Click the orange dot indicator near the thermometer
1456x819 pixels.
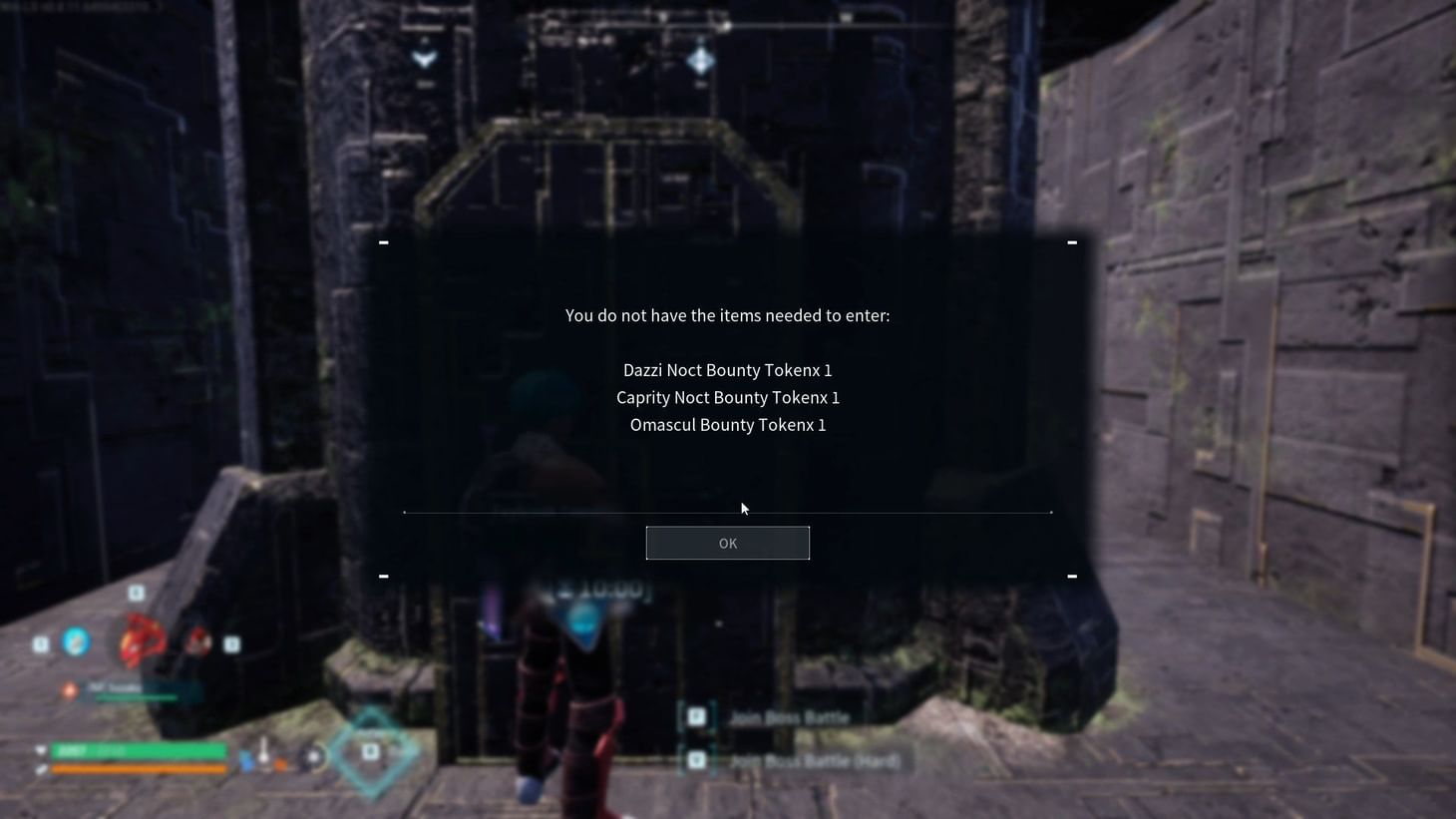tap(280, 764)
